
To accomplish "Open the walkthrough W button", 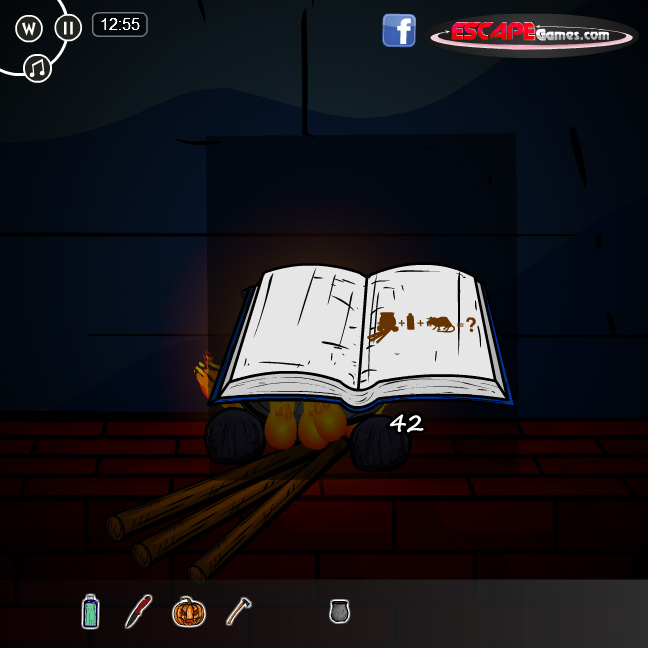I will point(29,28).
